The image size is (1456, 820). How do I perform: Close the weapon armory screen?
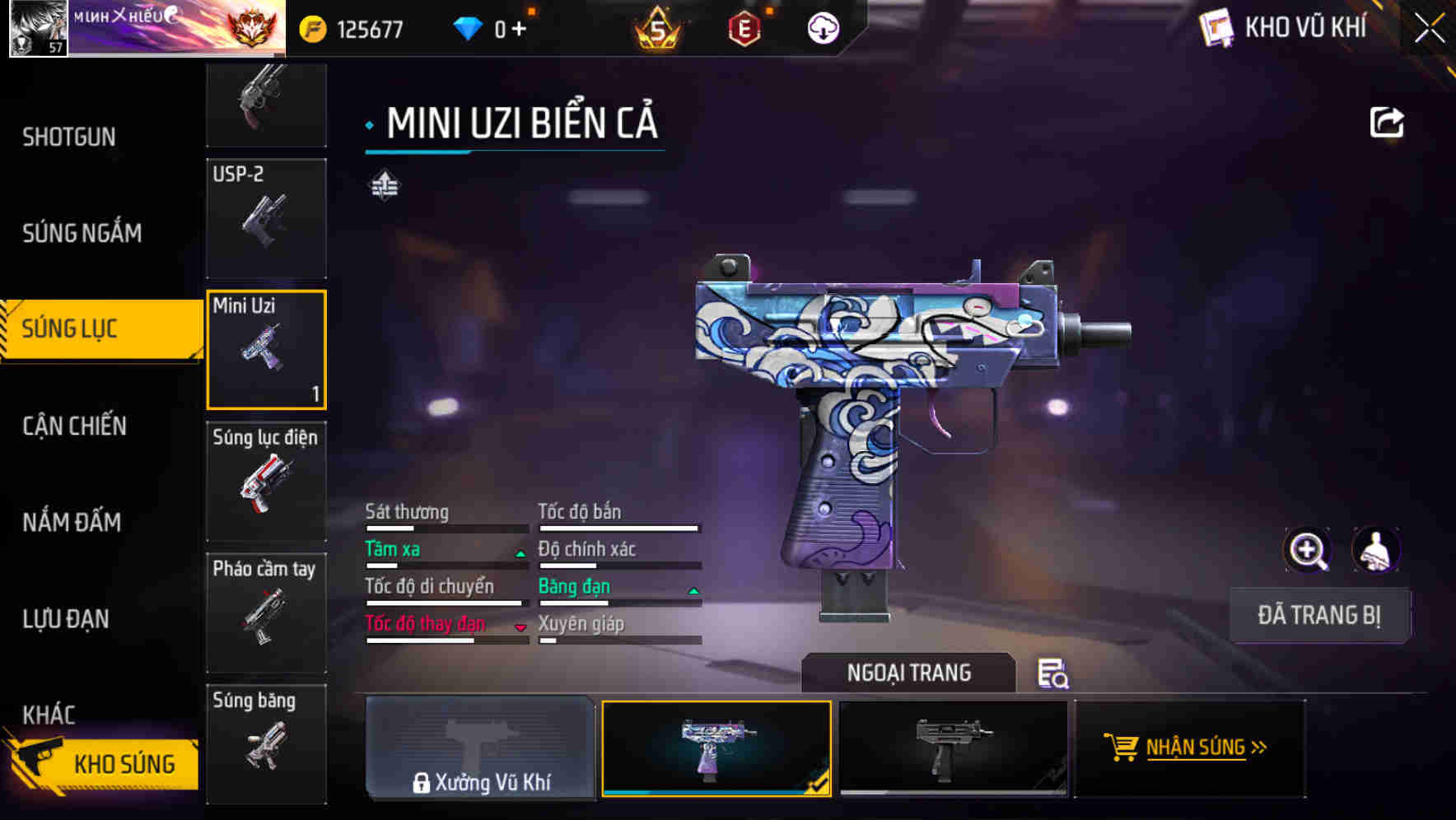[1429, 29]
